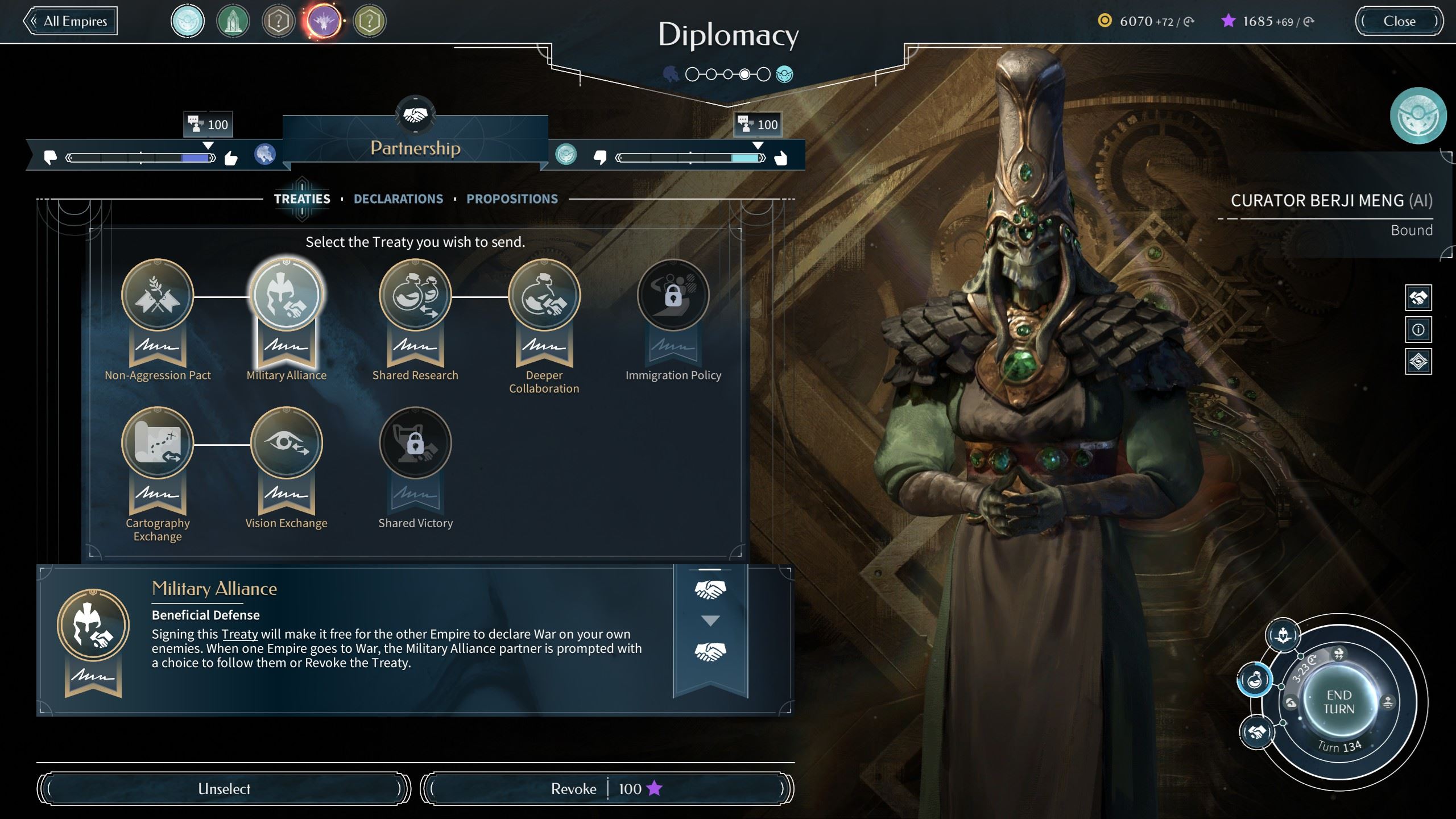
Task: Choose the Cartography Exchange treaty
Action: [158, 443]
